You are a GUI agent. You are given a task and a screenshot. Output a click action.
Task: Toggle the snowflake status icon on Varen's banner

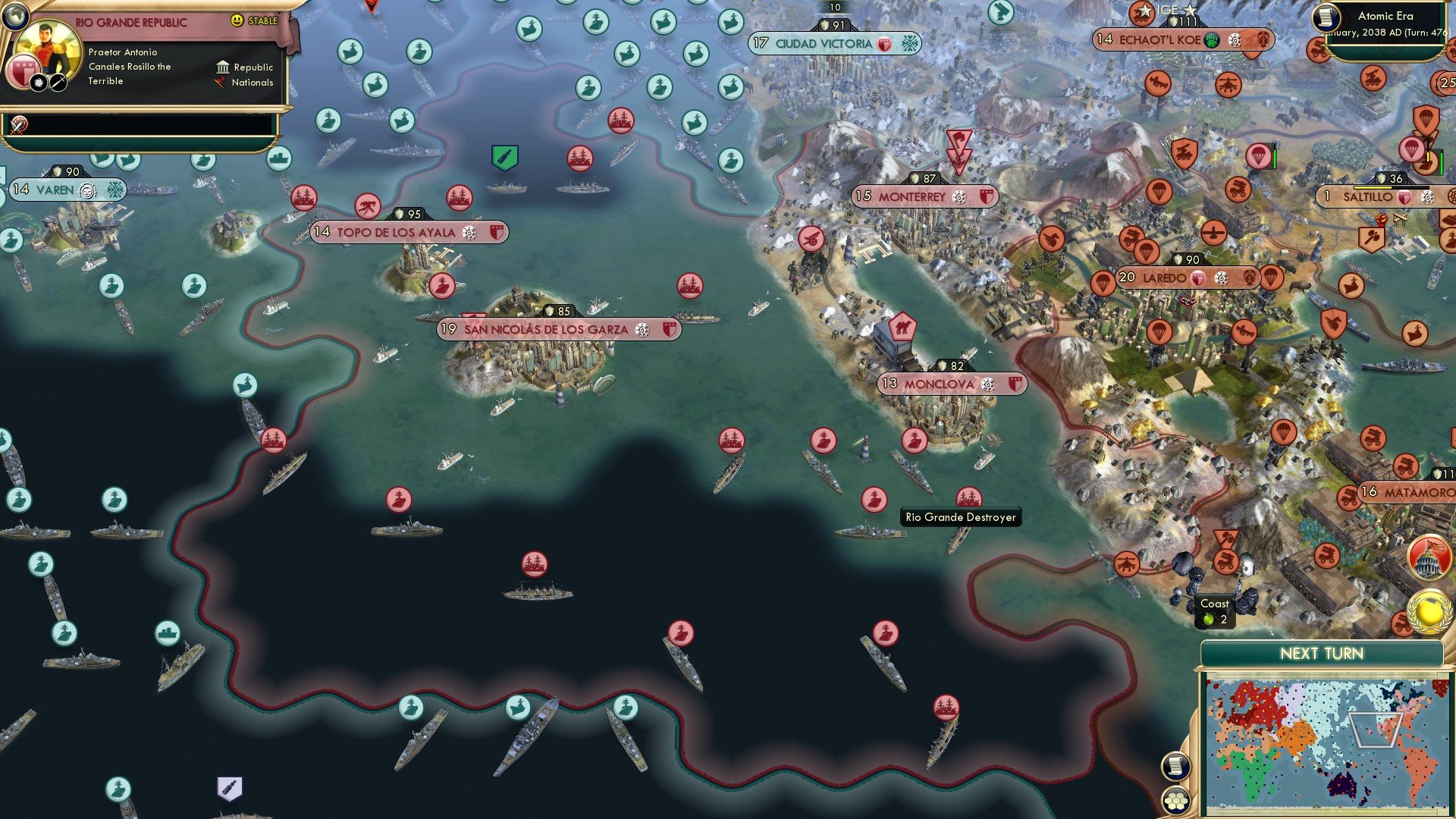point(117,188)
